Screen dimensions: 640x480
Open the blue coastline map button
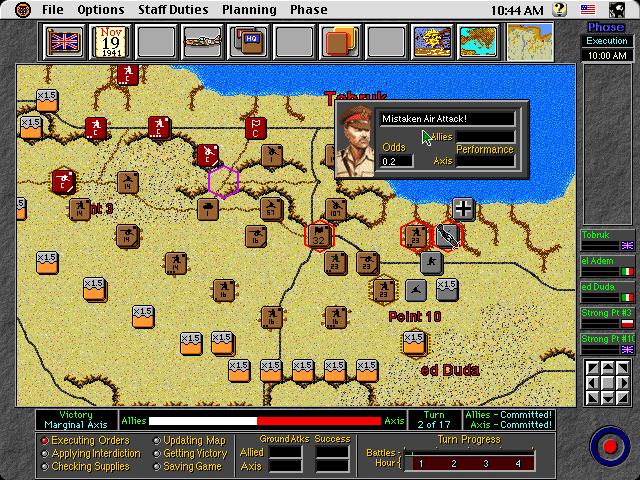[478, 43]
